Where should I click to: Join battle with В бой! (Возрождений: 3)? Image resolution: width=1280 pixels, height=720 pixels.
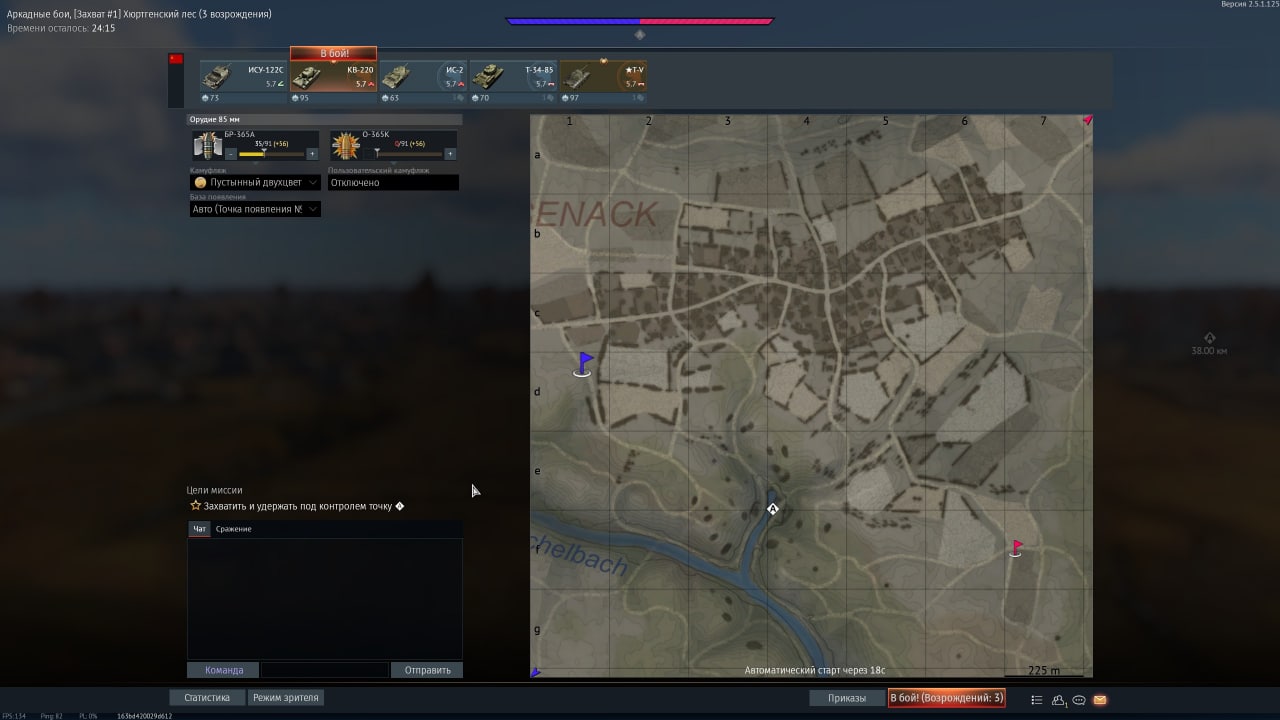point(946,698)
